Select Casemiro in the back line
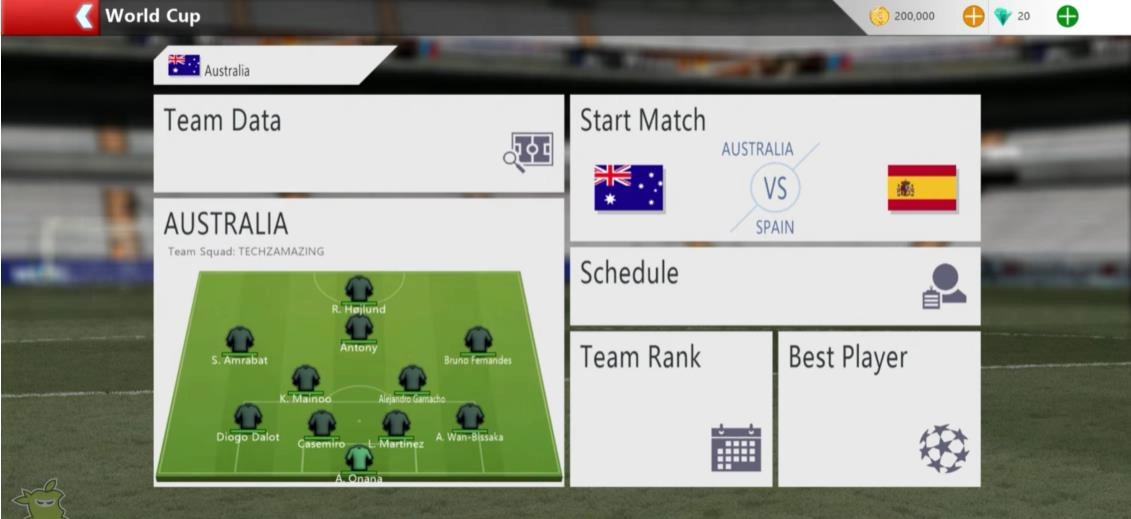 pos(321,426)
